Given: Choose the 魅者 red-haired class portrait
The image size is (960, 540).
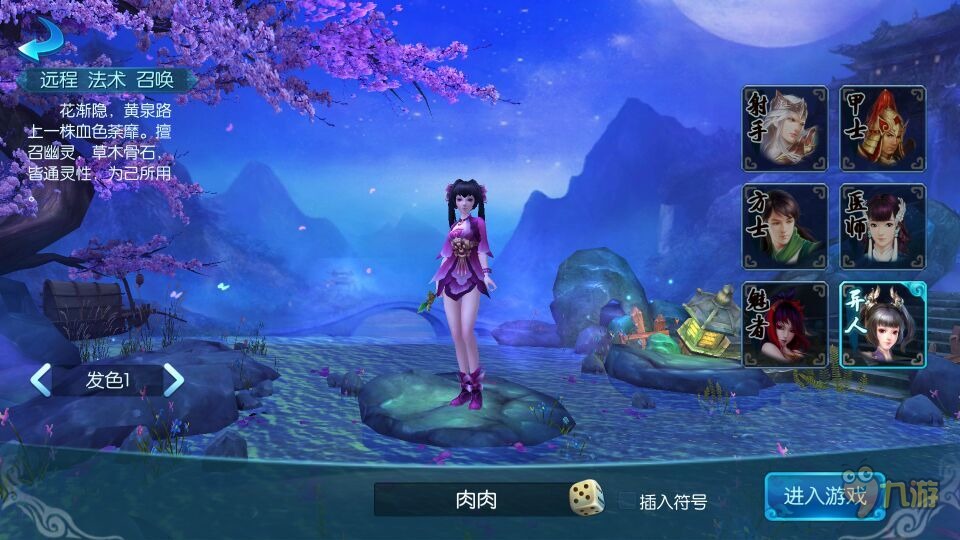Looking at the screenshot, I should [x=784, y=324].
